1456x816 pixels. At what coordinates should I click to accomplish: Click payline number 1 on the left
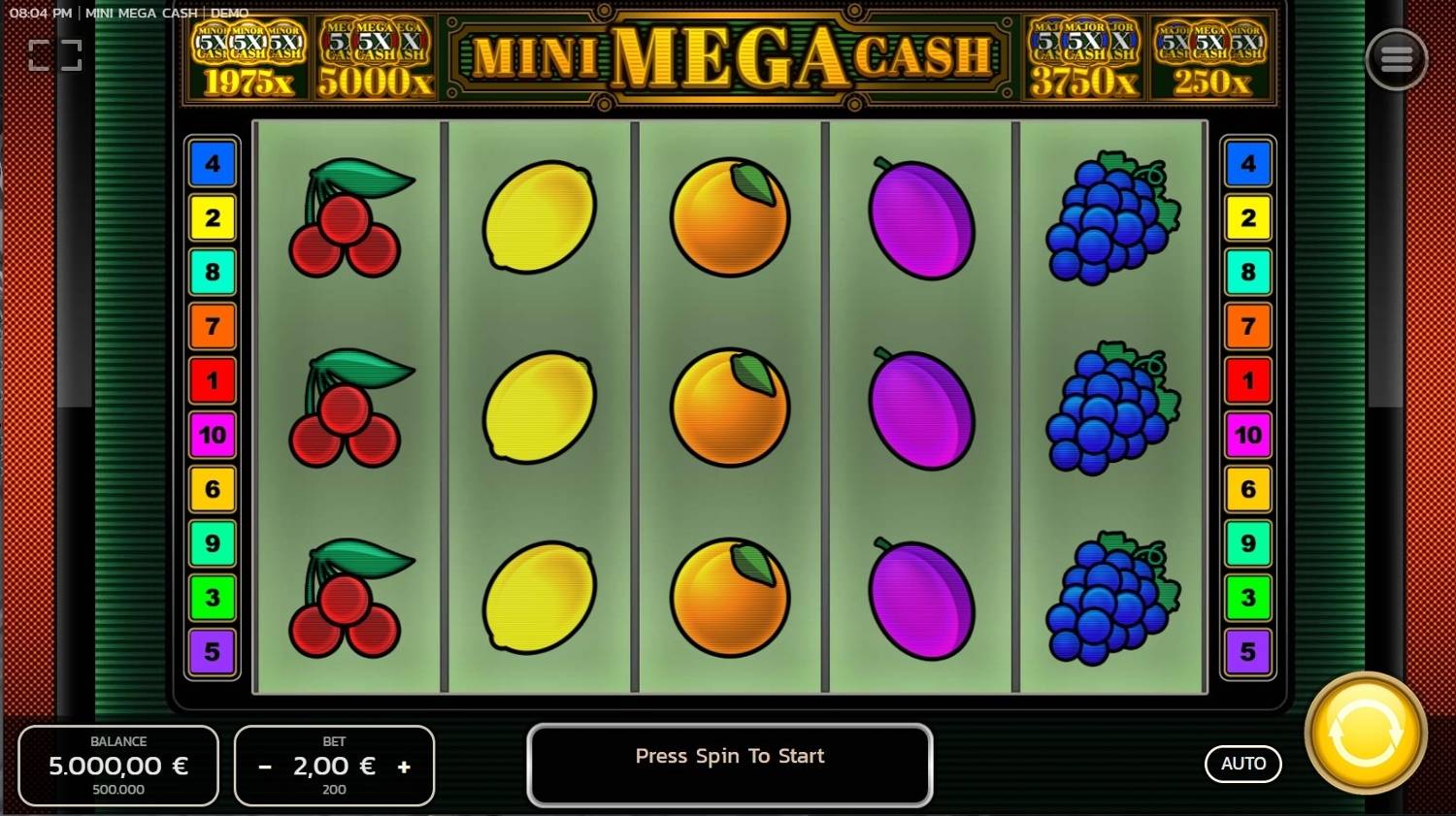[213, 381]
